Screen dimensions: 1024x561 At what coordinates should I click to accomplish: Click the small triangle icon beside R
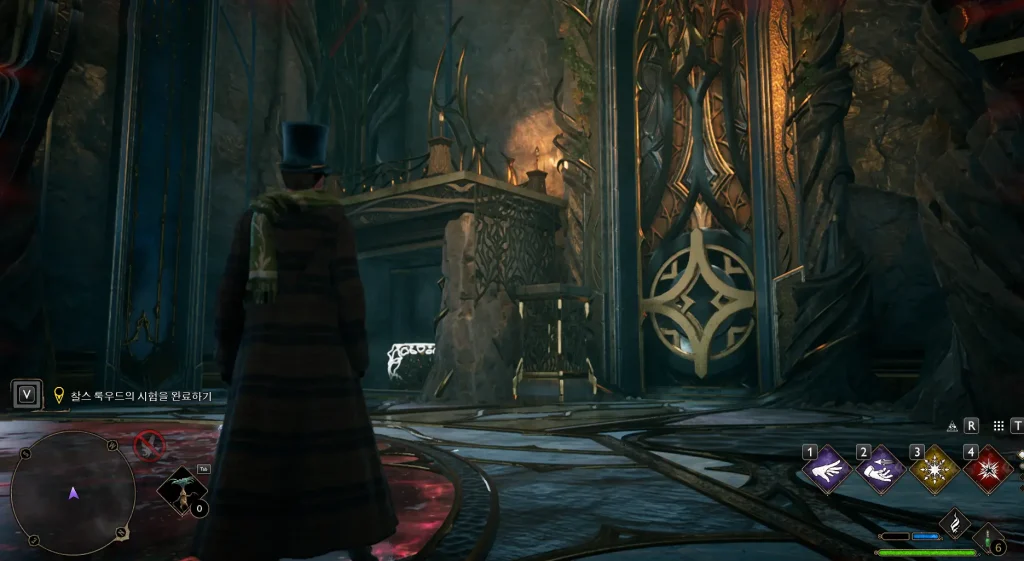point(952,426)
